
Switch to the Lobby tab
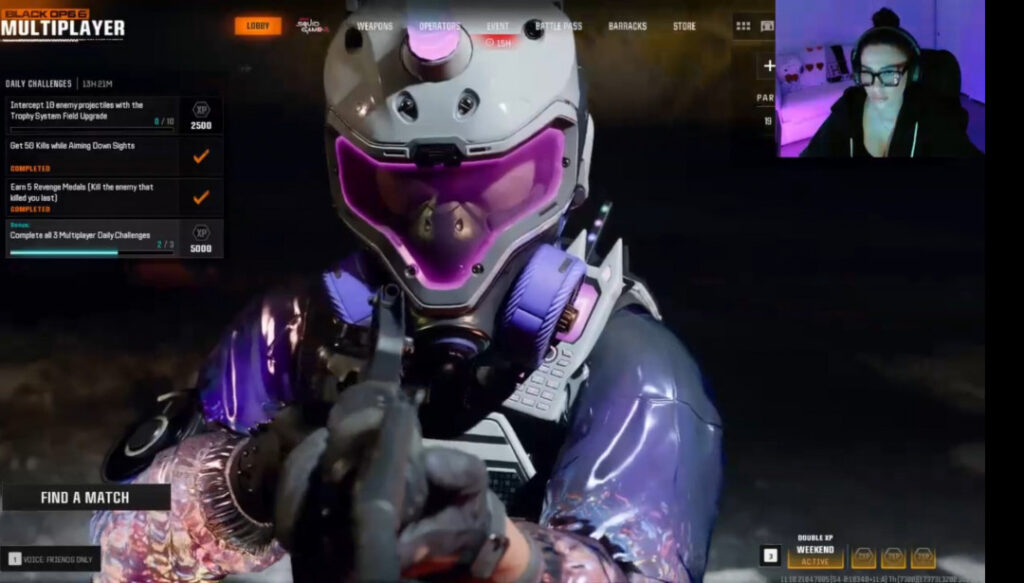tap(258, 26)
